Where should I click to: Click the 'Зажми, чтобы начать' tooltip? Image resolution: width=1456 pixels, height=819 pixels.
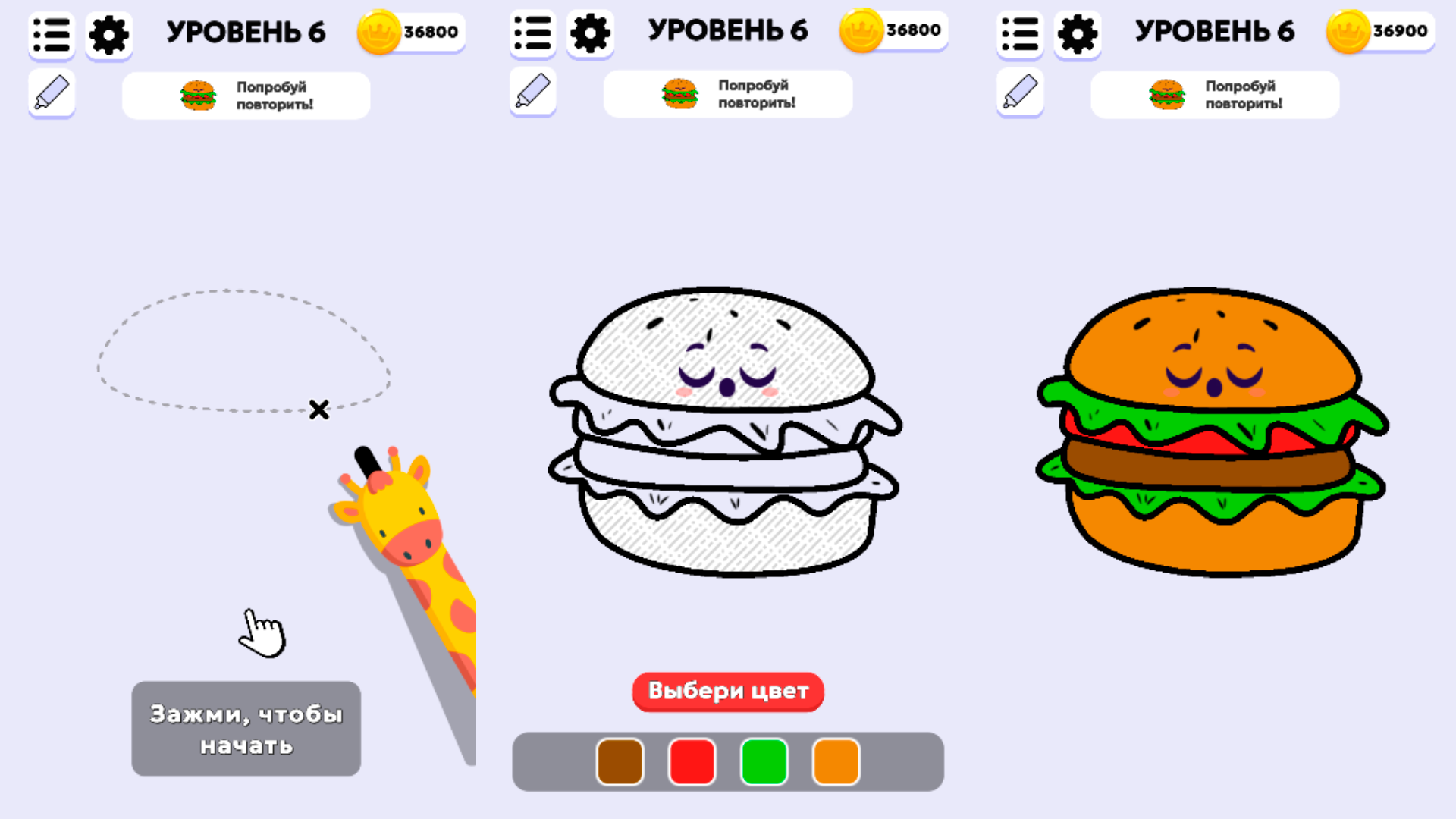point(246,728)
